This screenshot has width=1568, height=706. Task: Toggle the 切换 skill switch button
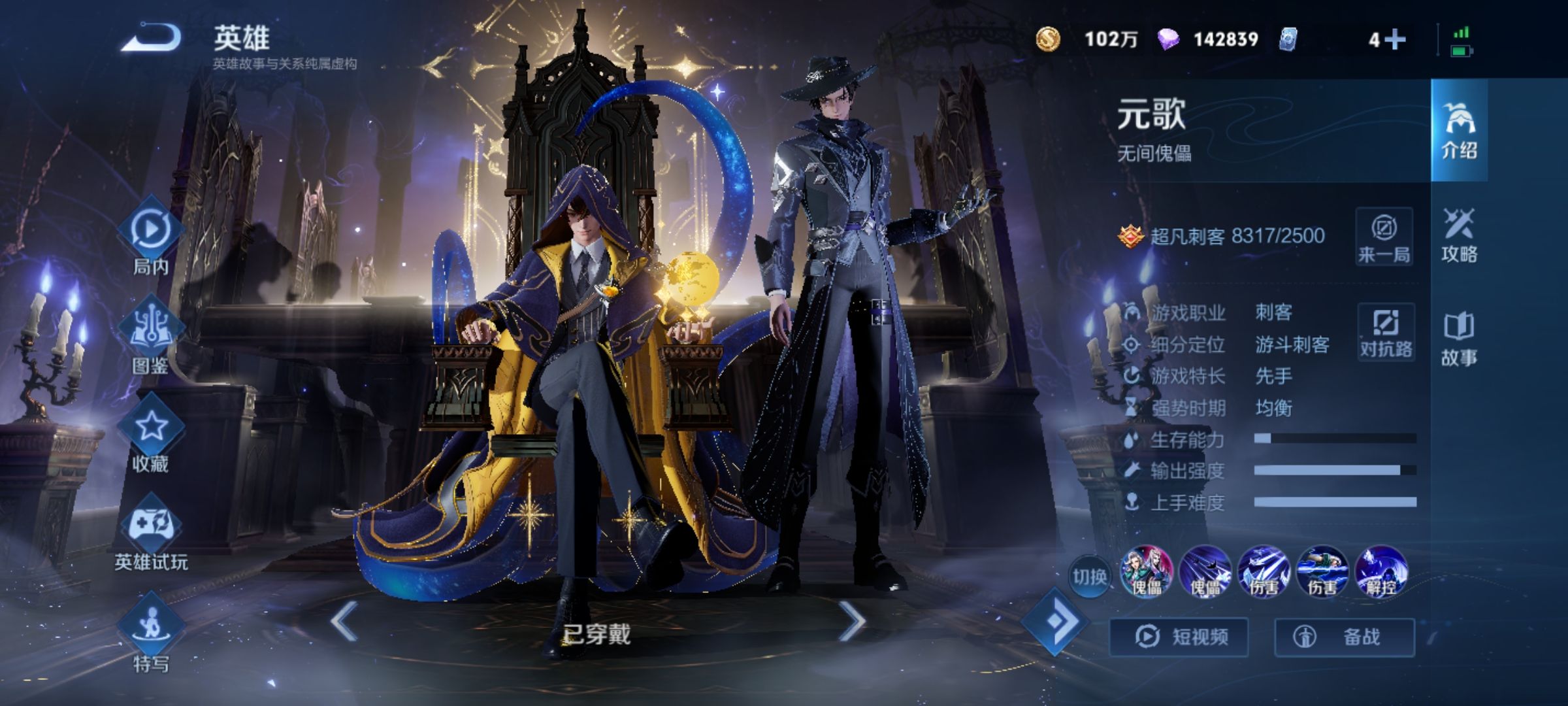(1089, 577)
